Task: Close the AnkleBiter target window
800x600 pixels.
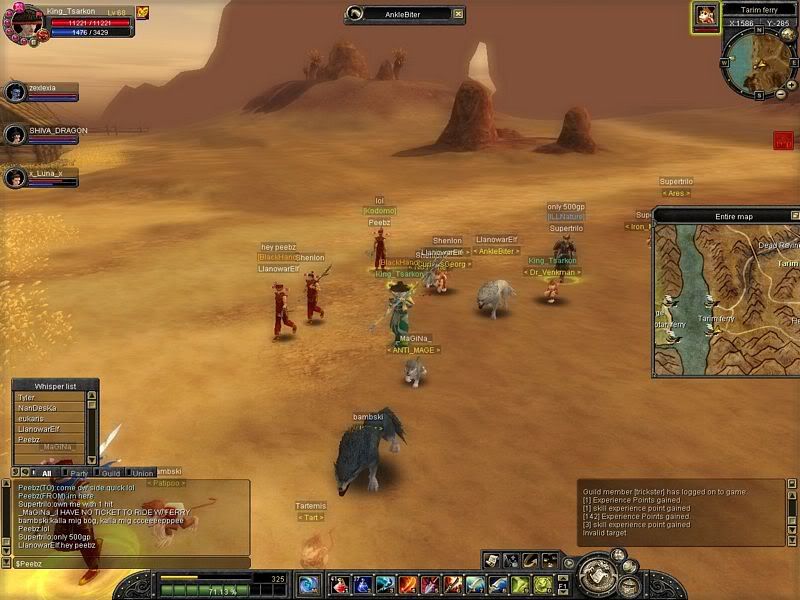Action: (x=458, y=14)
